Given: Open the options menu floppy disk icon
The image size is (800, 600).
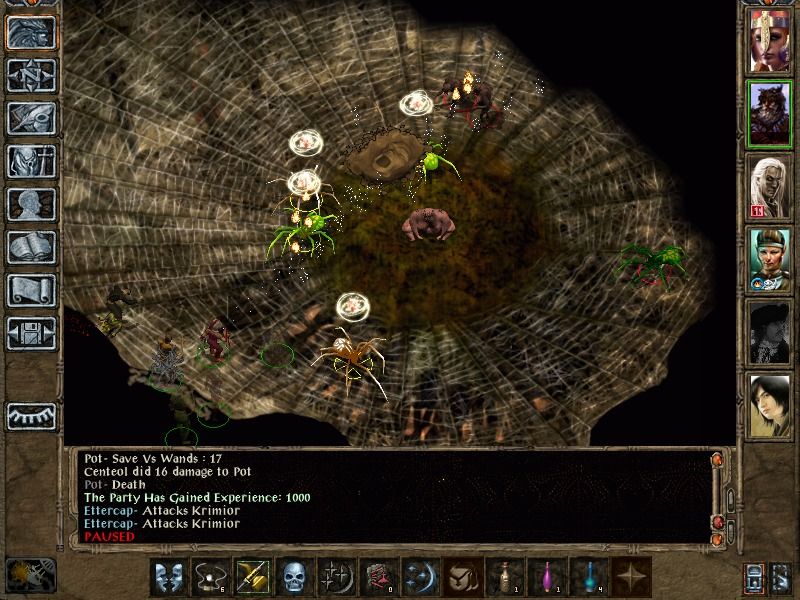Looking at the screenshot, I should 31,332.
